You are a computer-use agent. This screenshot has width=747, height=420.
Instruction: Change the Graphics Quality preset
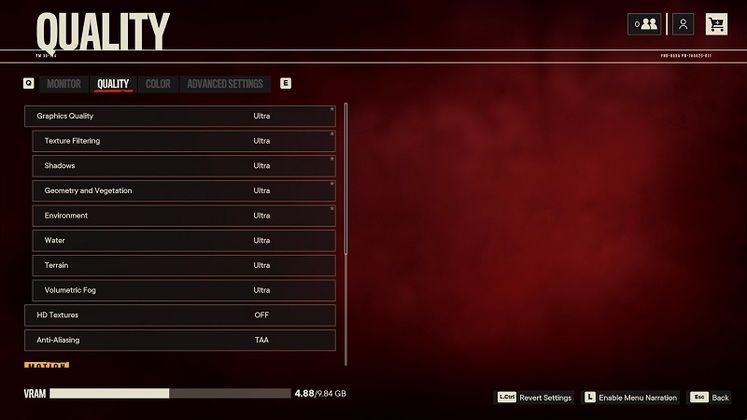[180, 116]
